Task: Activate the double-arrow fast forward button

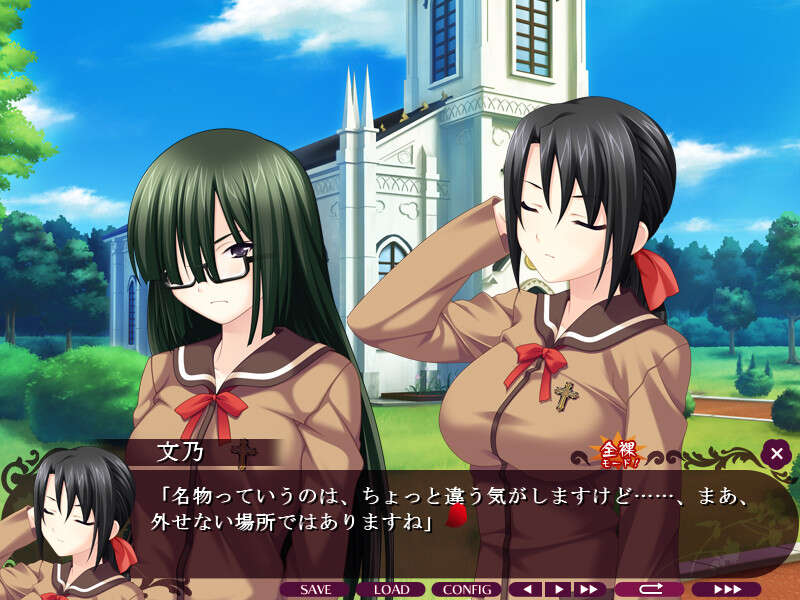Action: tap(590, 590)
